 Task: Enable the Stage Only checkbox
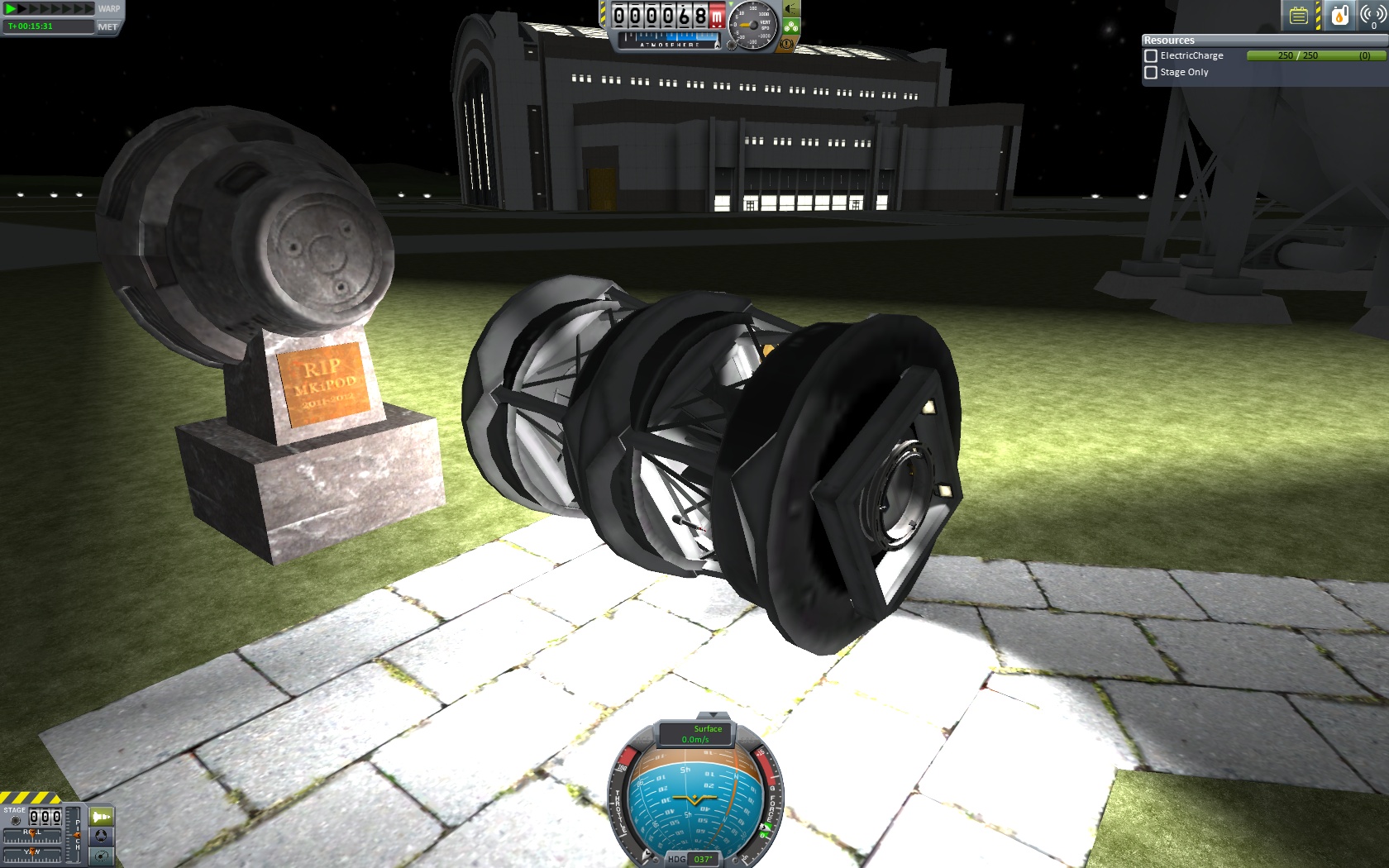pos(1150,73)
